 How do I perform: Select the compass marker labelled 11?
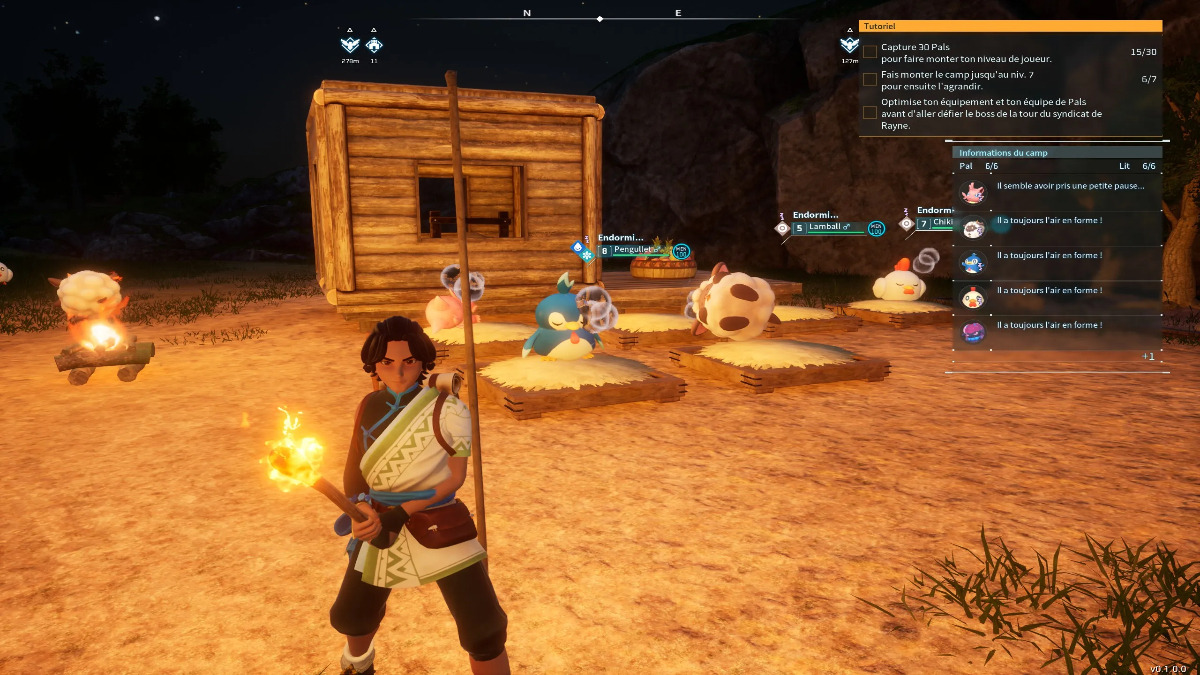(374, 45)
